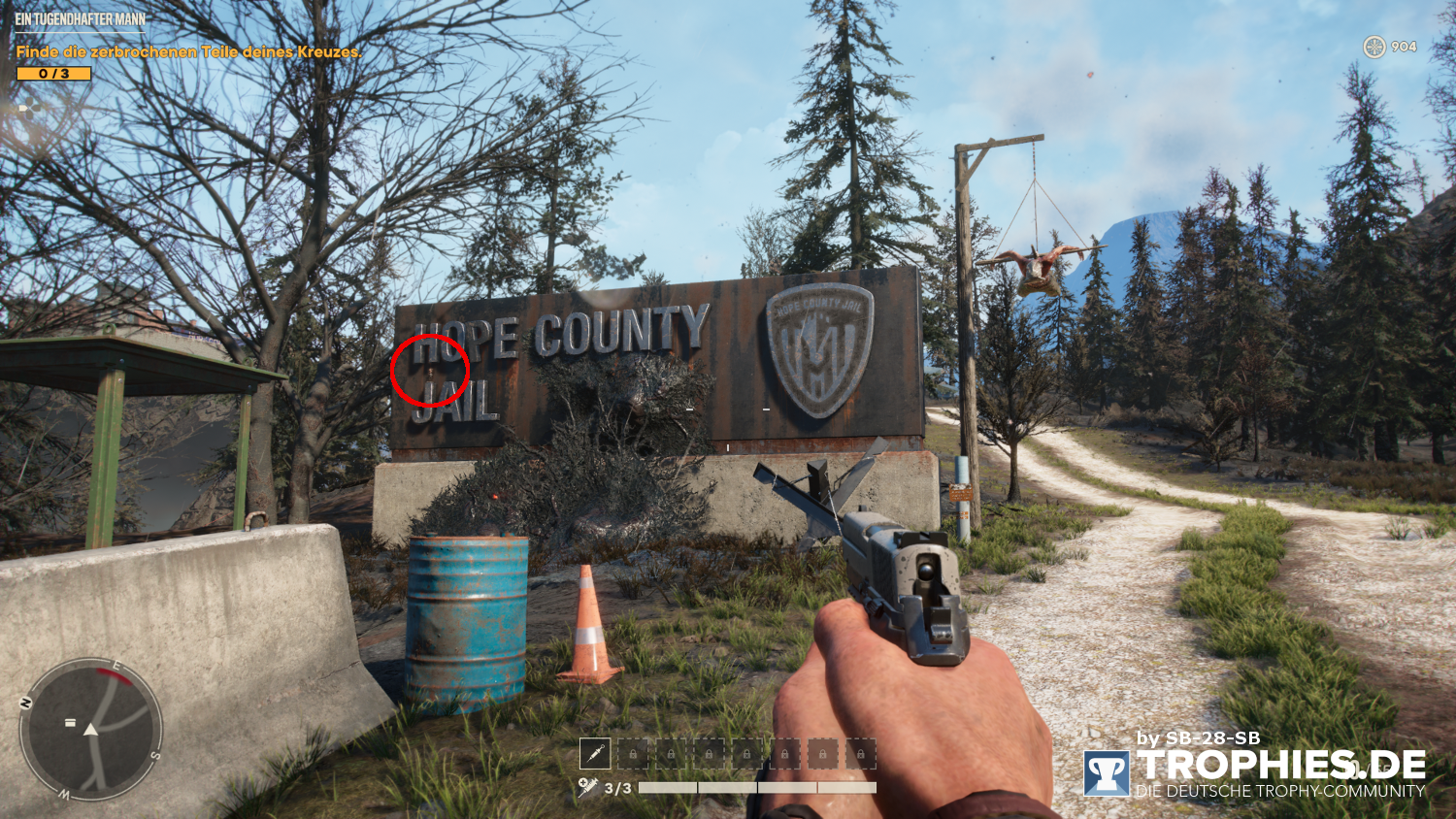
Task: Open the circular minimap
Action: [x=90, y=730]
